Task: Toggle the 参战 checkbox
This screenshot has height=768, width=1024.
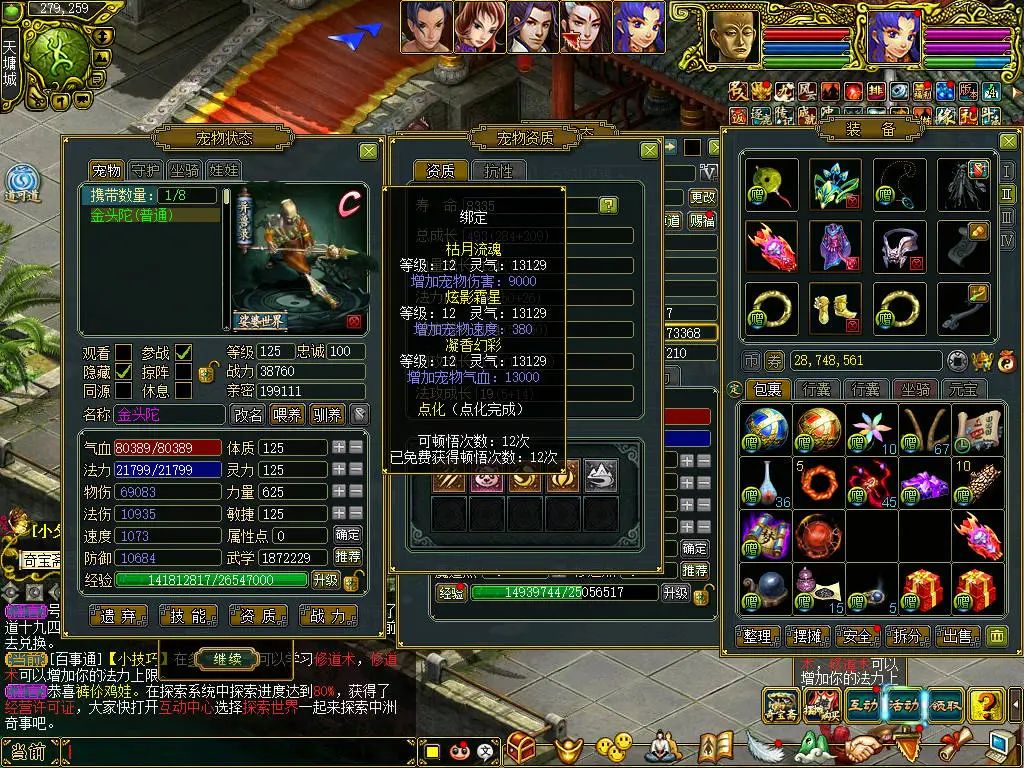Action: 183,352
